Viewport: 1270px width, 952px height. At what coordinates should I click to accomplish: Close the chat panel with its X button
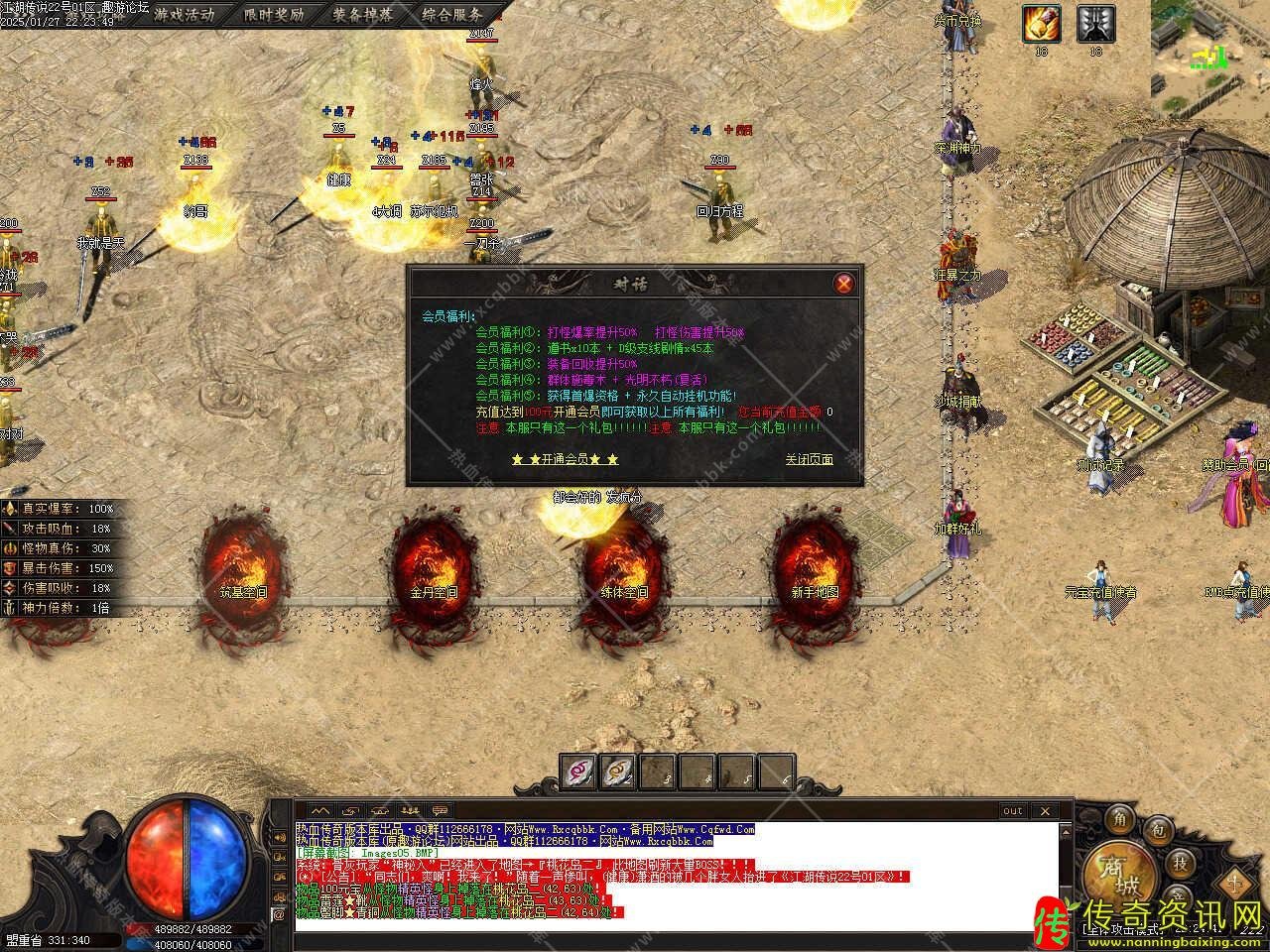(1044, 811)
